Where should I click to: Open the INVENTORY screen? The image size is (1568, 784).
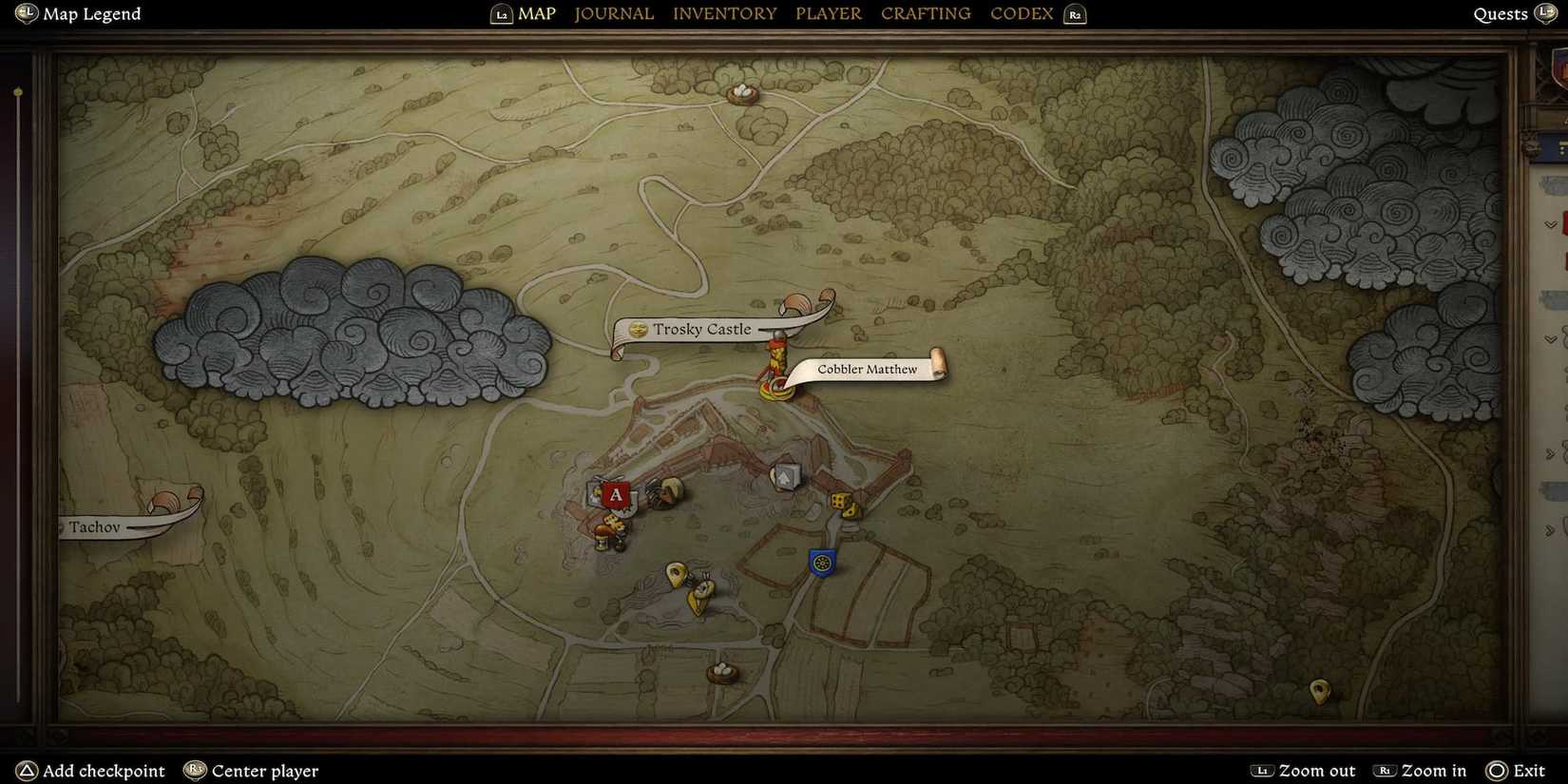724,13
